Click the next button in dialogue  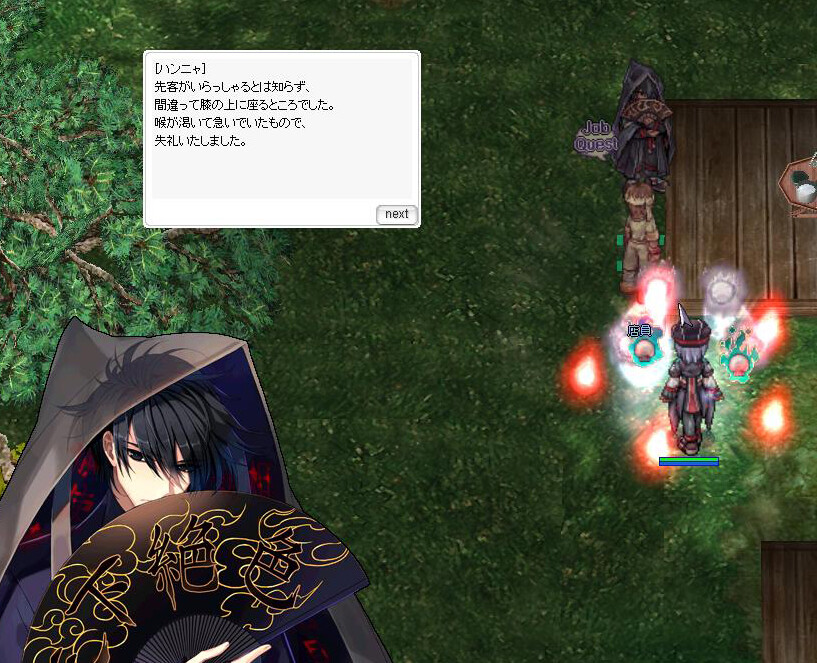tap(396, 214)
